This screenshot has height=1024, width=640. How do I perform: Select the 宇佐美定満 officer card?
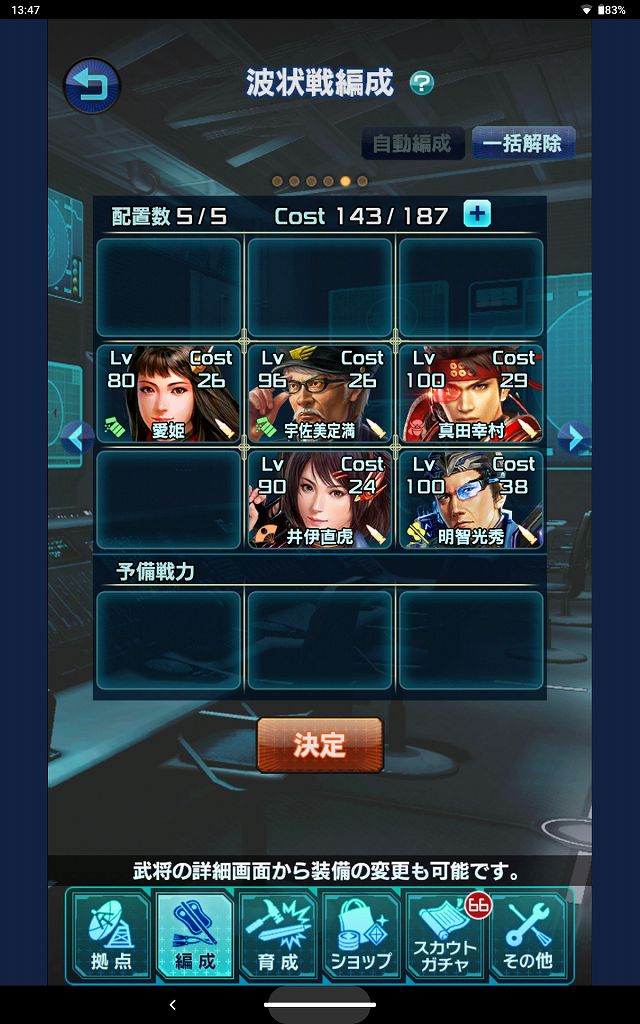(320, 394)
